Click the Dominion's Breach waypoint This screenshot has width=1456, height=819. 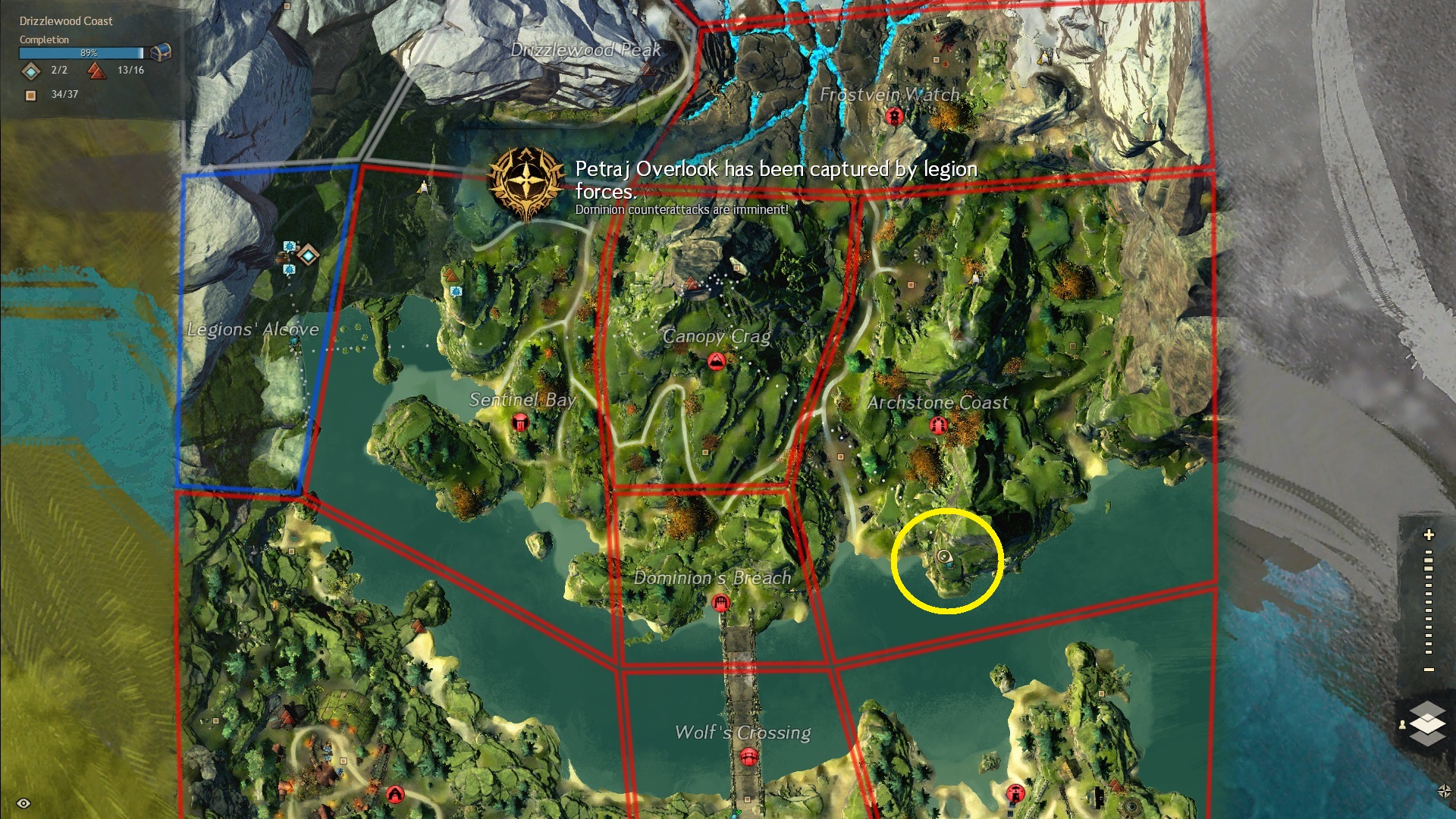[x=720, y=603]
